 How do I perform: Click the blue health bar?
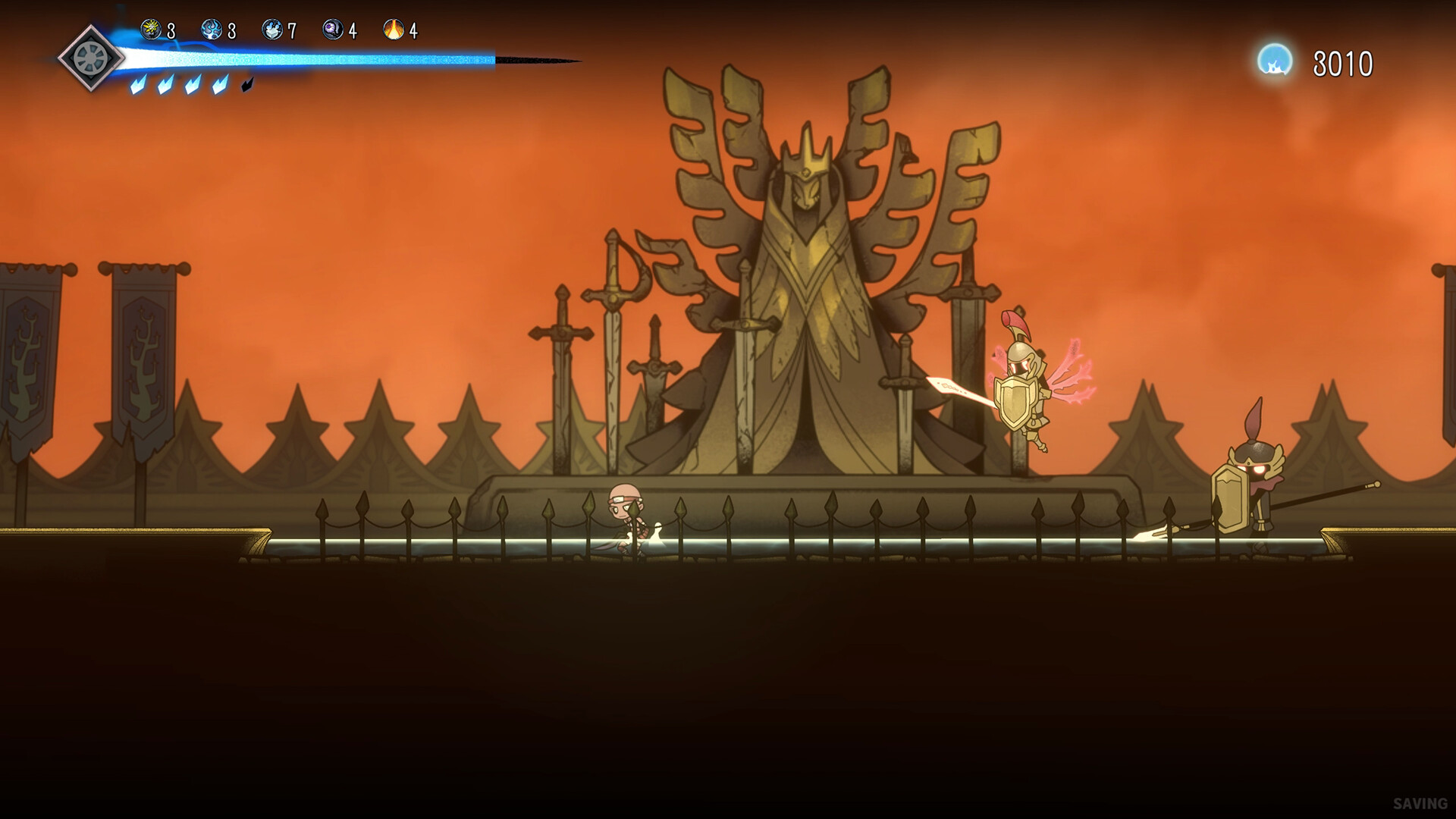318,55
